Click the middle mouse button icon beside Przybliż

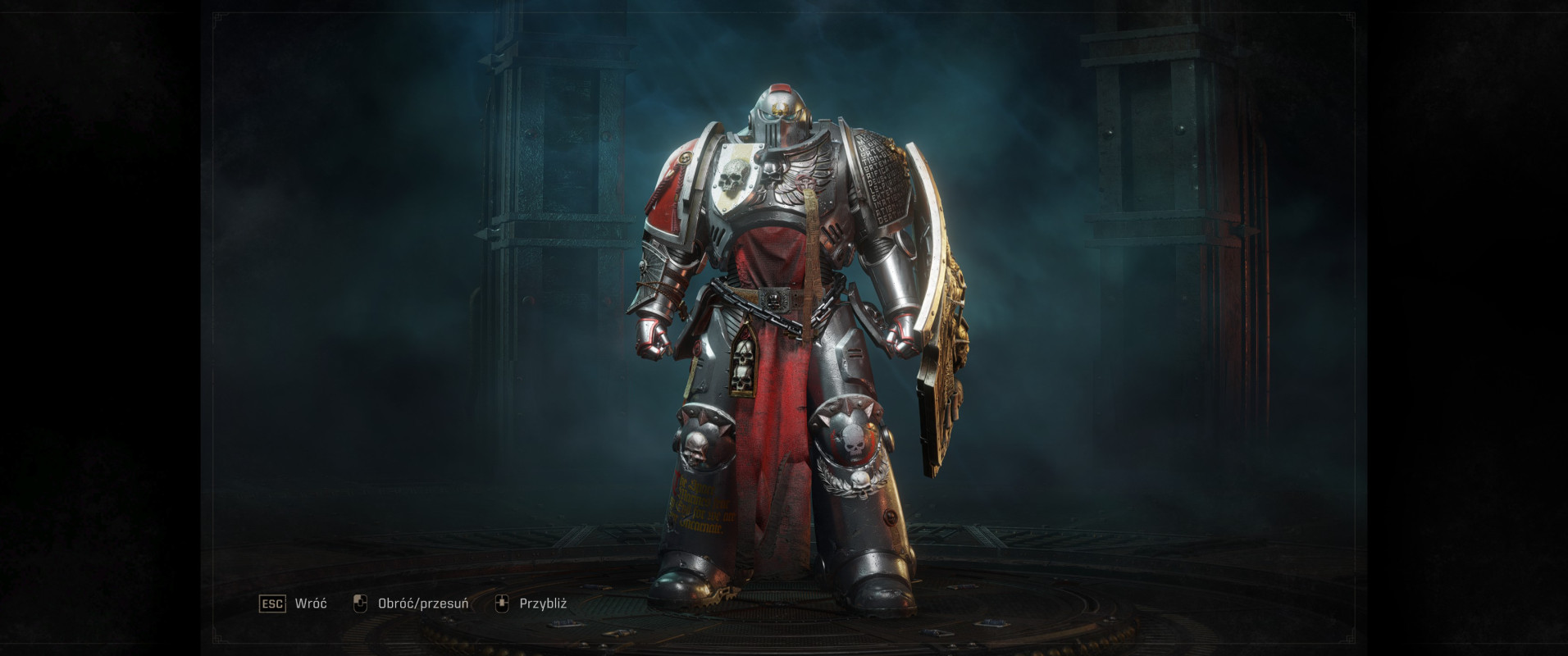pyautogui.click(x=503, y=601)
